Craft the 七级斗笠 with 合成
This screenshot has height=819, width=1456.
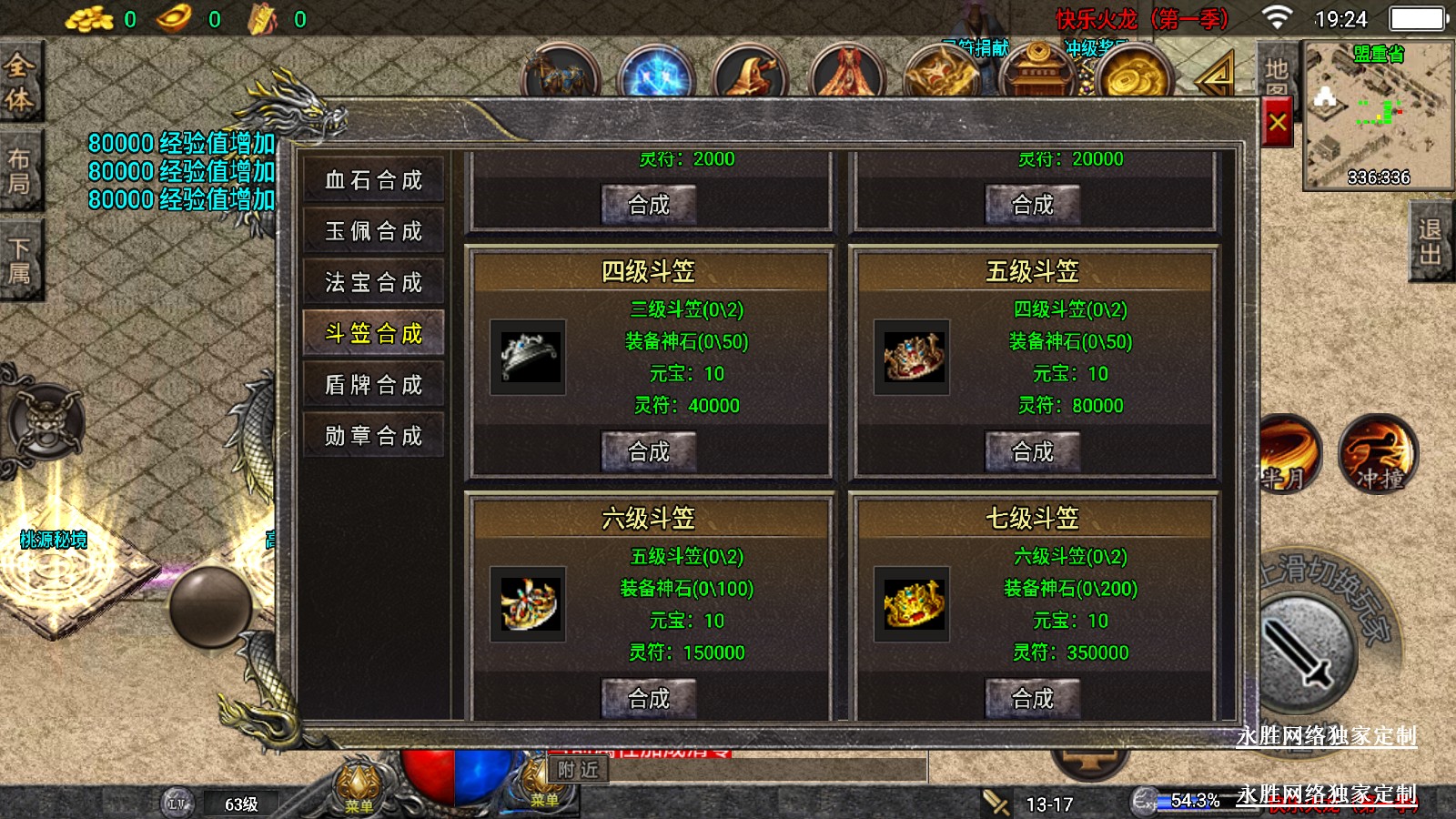click(1033, 698)
